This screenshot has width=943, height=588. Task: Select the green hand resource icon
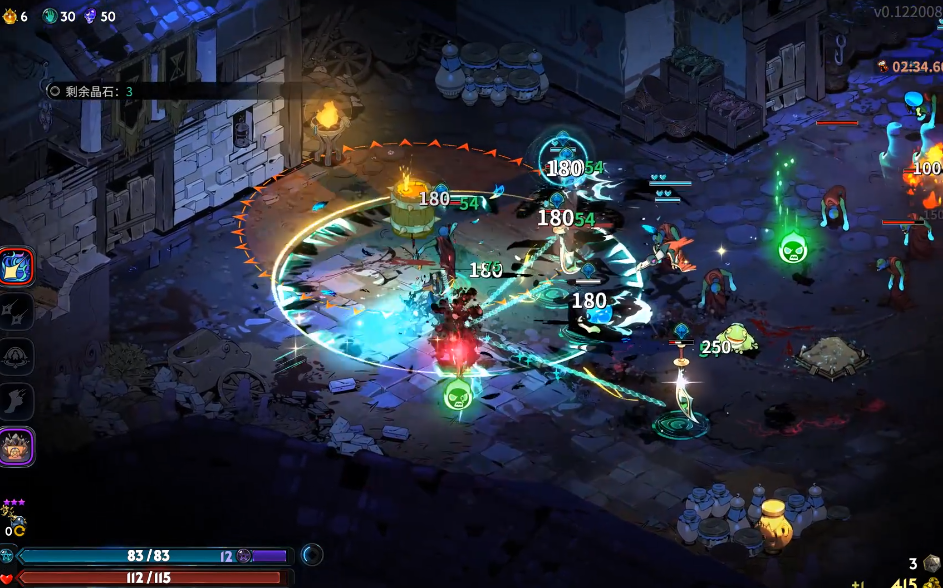49,16
